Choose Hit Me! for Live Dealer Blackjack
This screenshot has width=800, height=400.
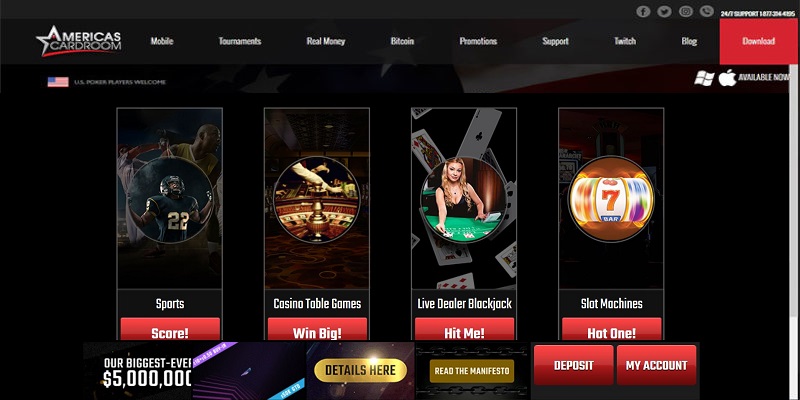[x=464, y=331]
